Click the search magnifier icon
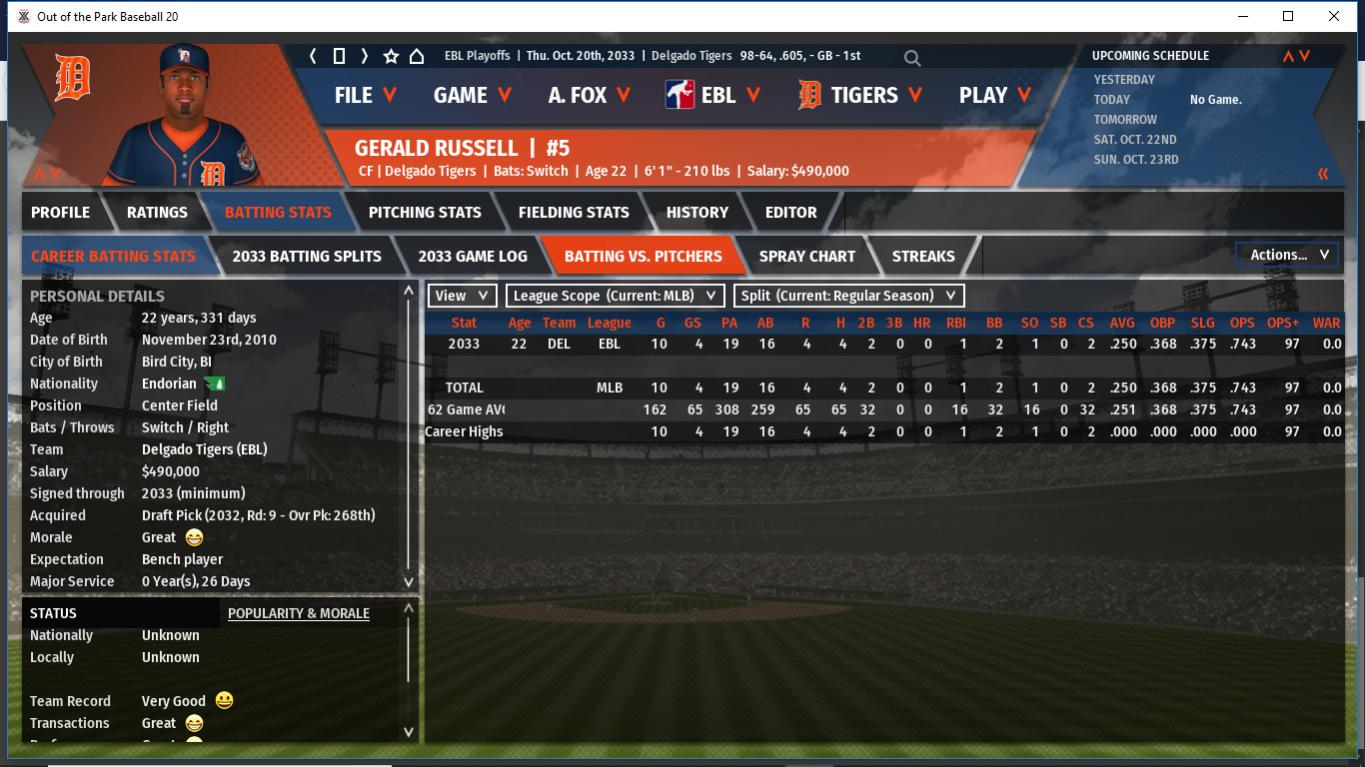1365x767 pixels. pyautogui.click(x=912, y=58)
